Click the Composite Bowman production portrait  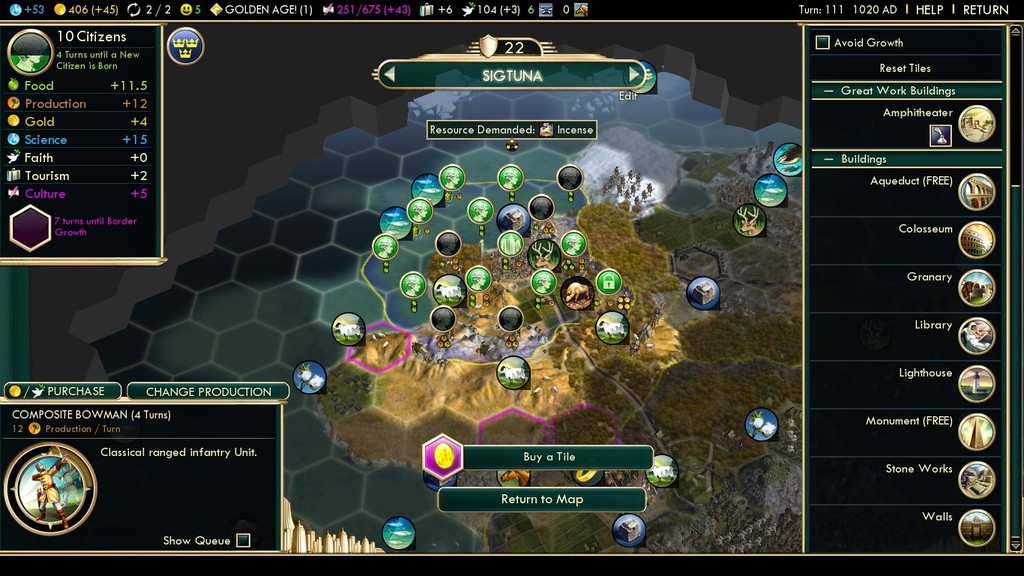50,489
